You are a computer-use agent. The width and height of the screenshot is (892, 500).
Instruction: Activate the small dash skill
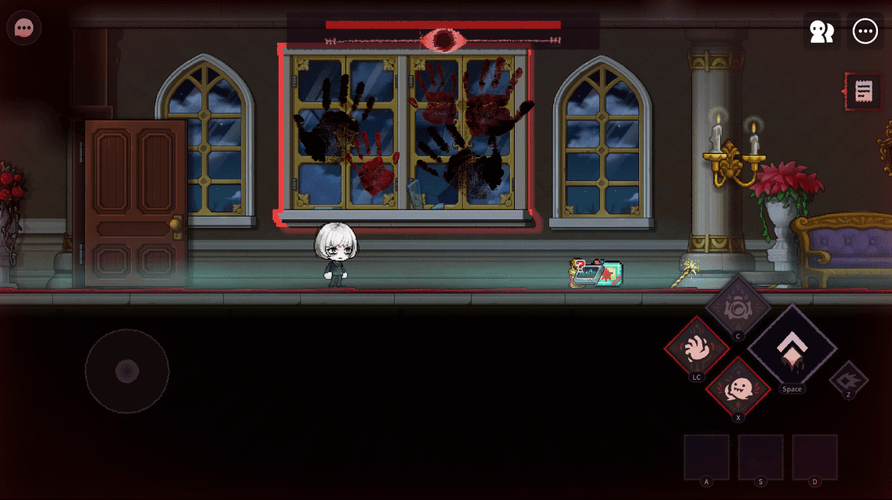848,378
